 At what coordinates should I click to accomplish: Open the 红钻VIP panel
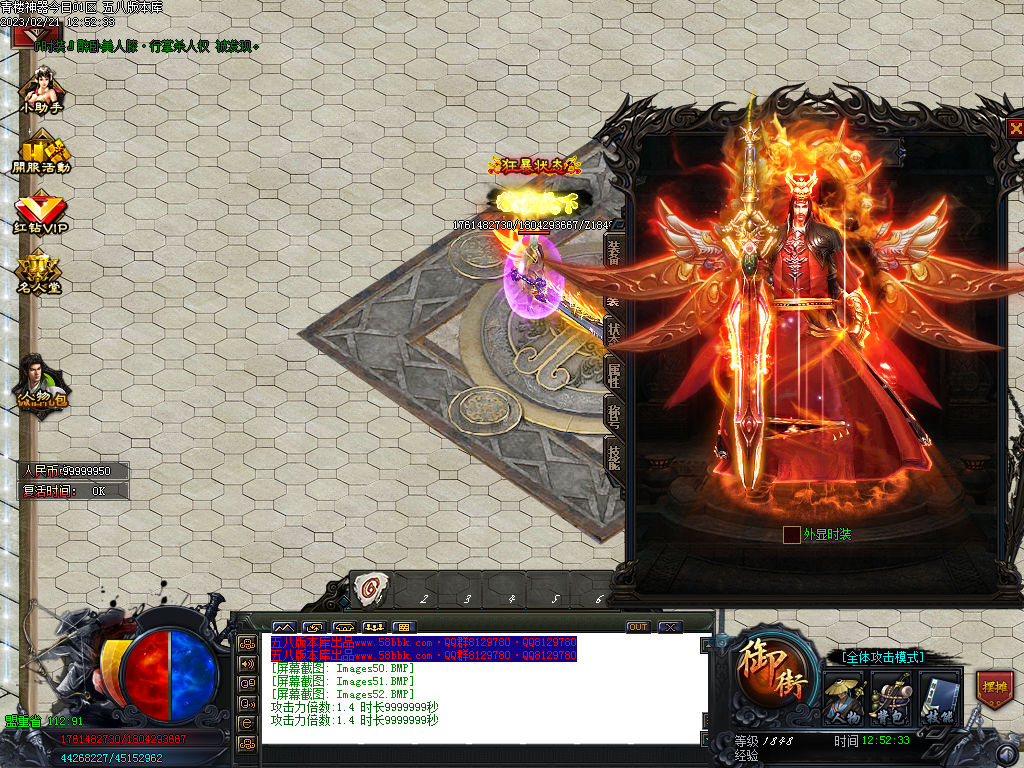pos(41,215)
